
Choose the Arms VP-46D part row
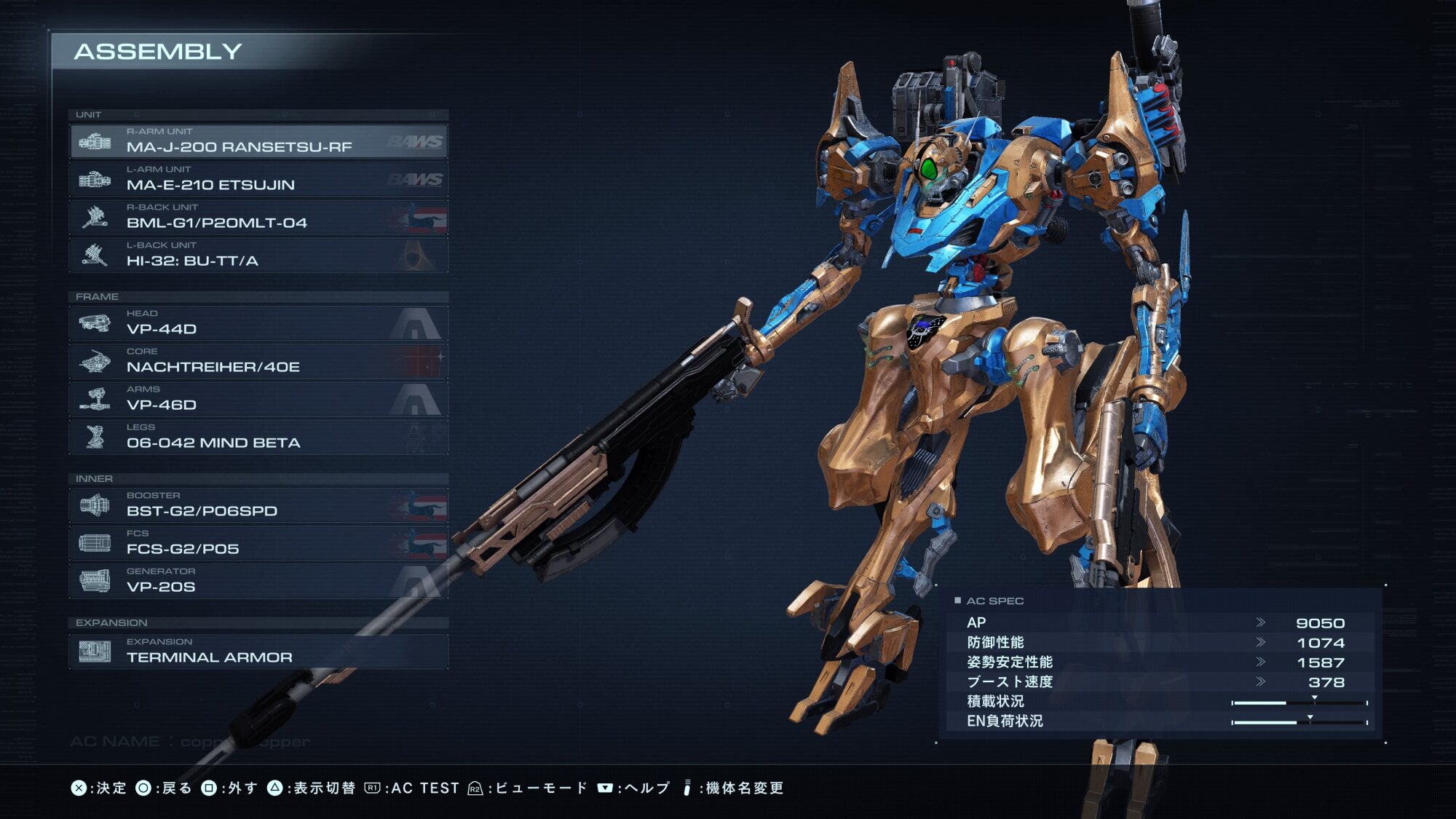pyautogui.click(x=258, y=399)
